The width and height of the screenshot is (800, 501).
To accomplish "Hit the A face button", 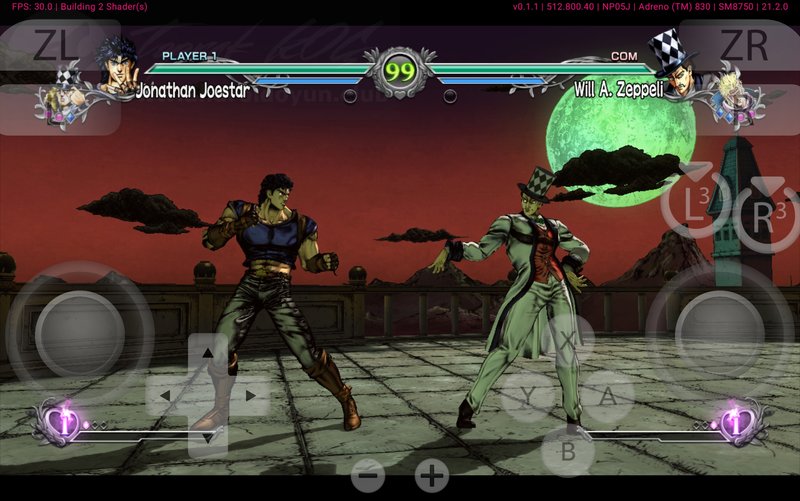I will point(607,396).
